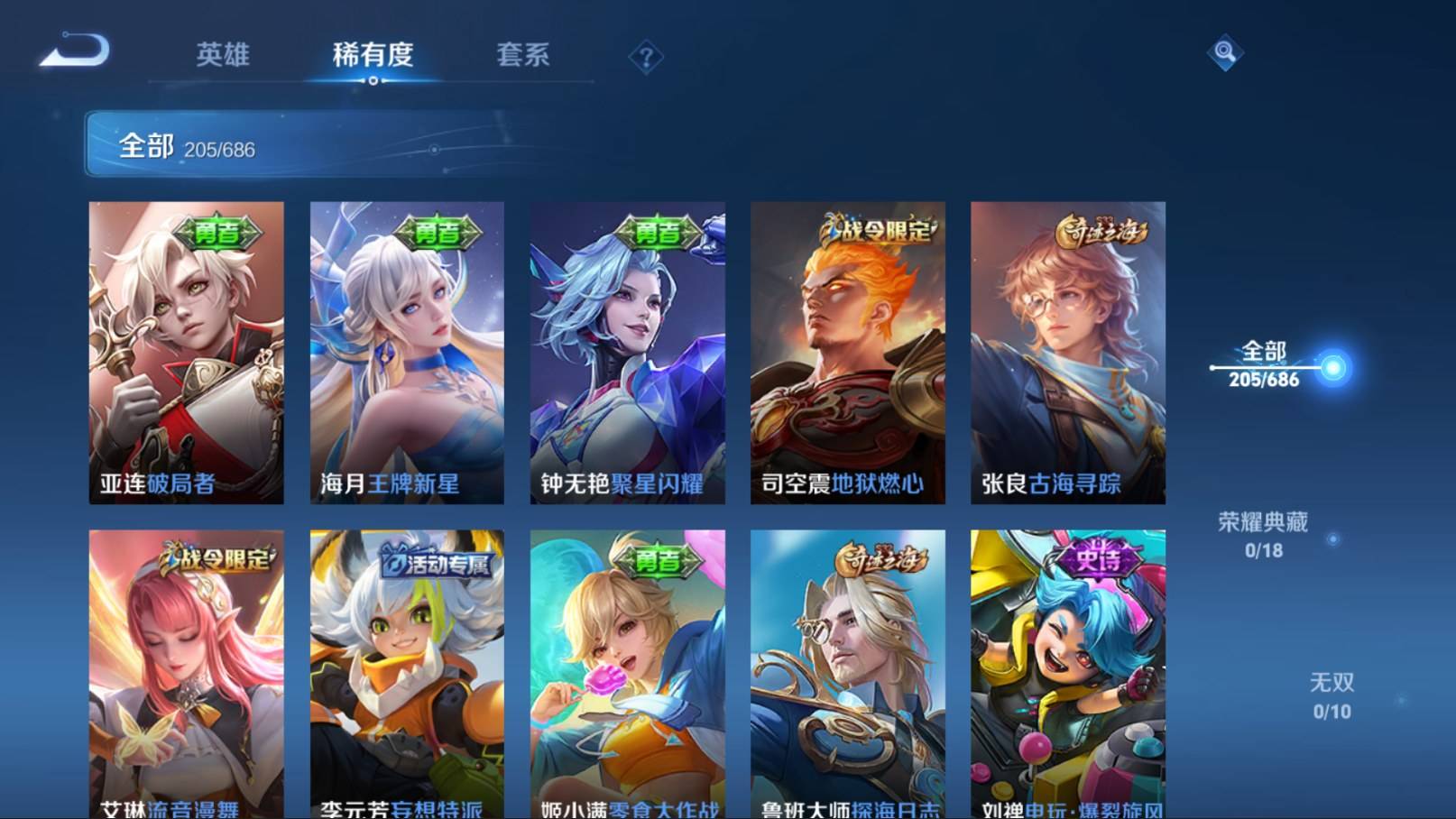Screen dimensions: 1456x819
Task: Show help via the question mark icon
Action: 646,58
